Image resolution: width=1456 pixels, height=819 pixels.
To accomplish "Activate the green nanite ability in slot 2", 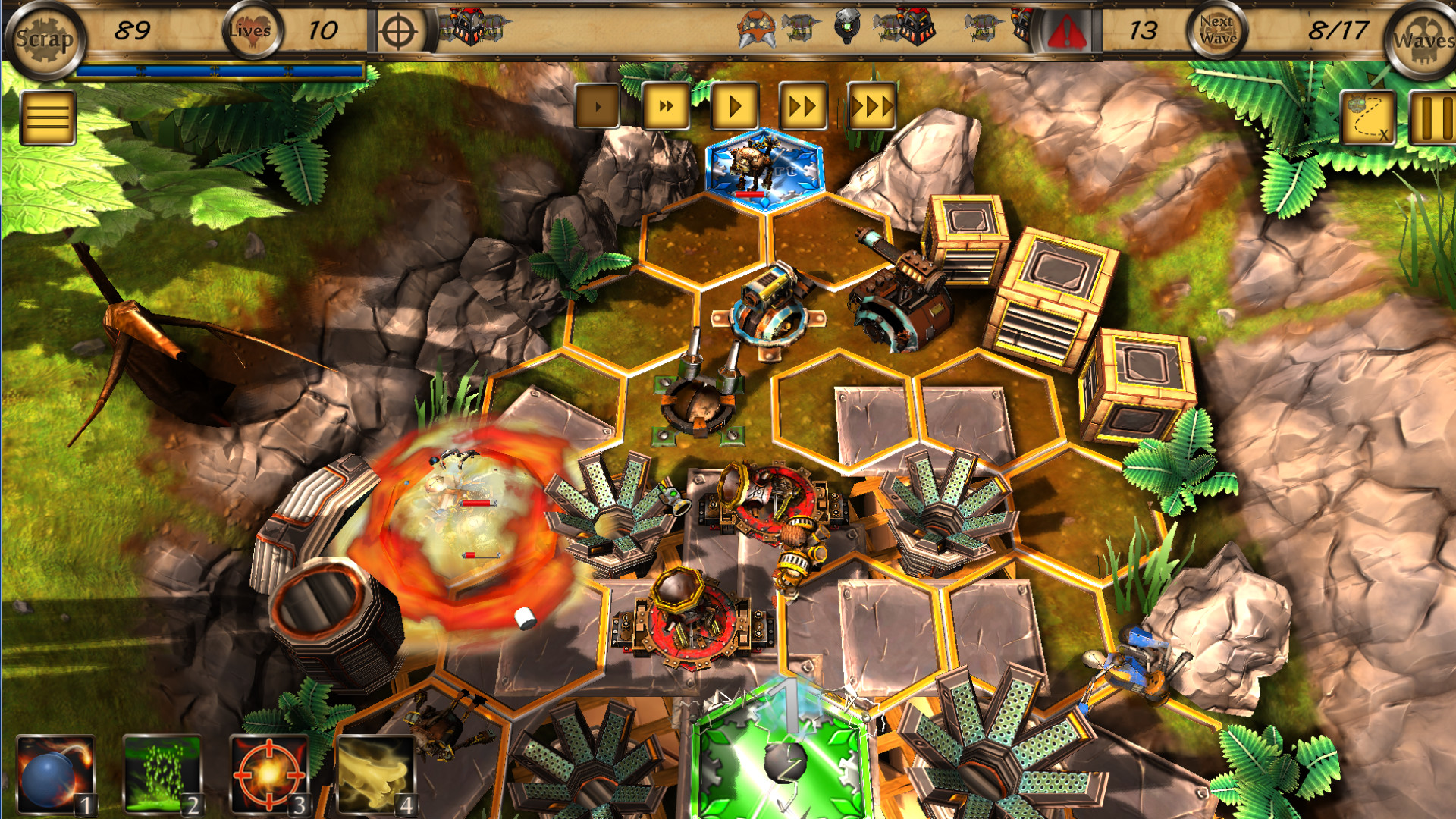I will pyautogui.click(x=162, y=770).
